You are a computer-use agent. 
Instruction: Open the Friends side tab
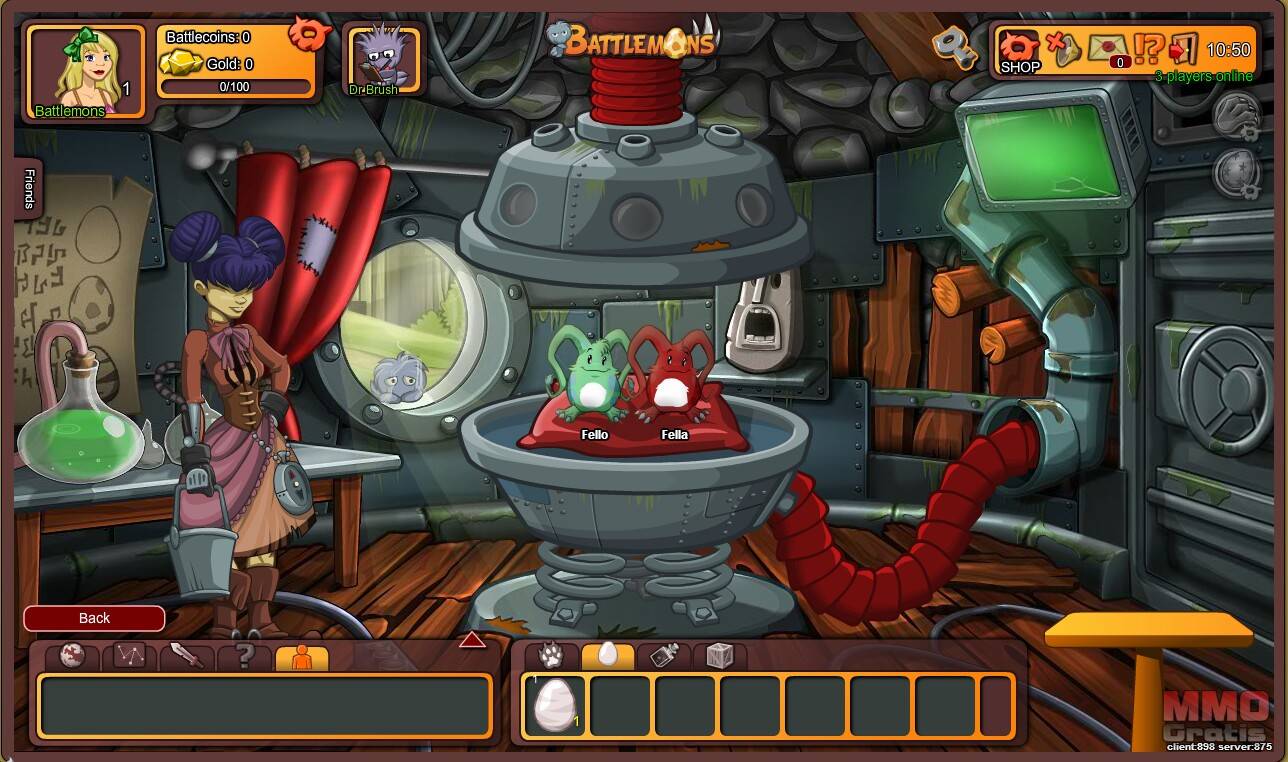(28, 188)
